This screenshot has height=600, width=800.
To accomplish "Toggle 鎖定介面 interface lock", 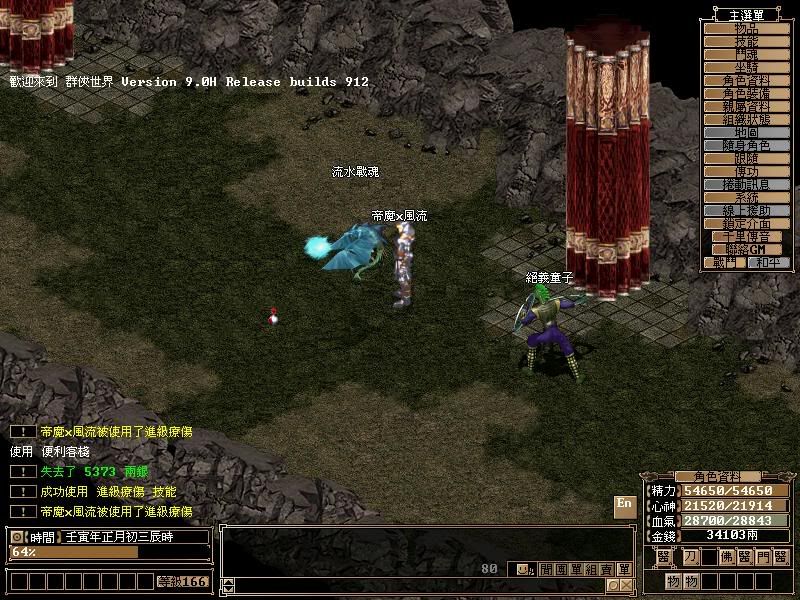I will (x=746, y=224).
